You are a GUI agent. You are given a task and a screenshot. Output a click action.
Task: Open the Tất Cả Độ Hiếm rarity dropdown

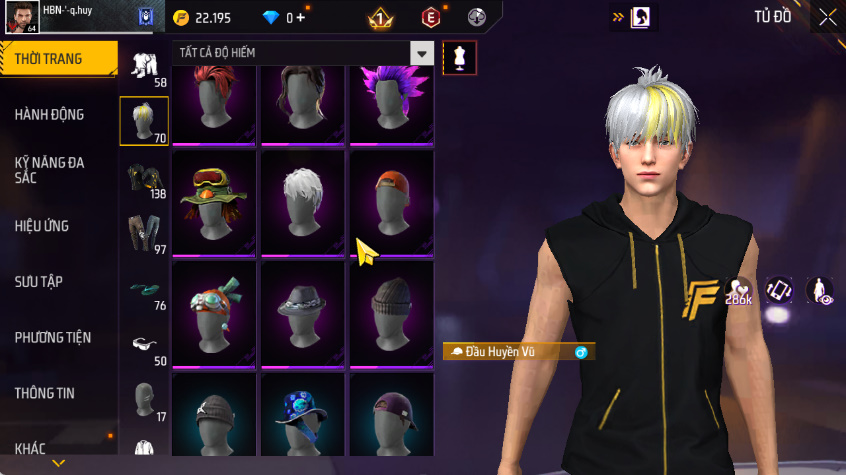423,54
